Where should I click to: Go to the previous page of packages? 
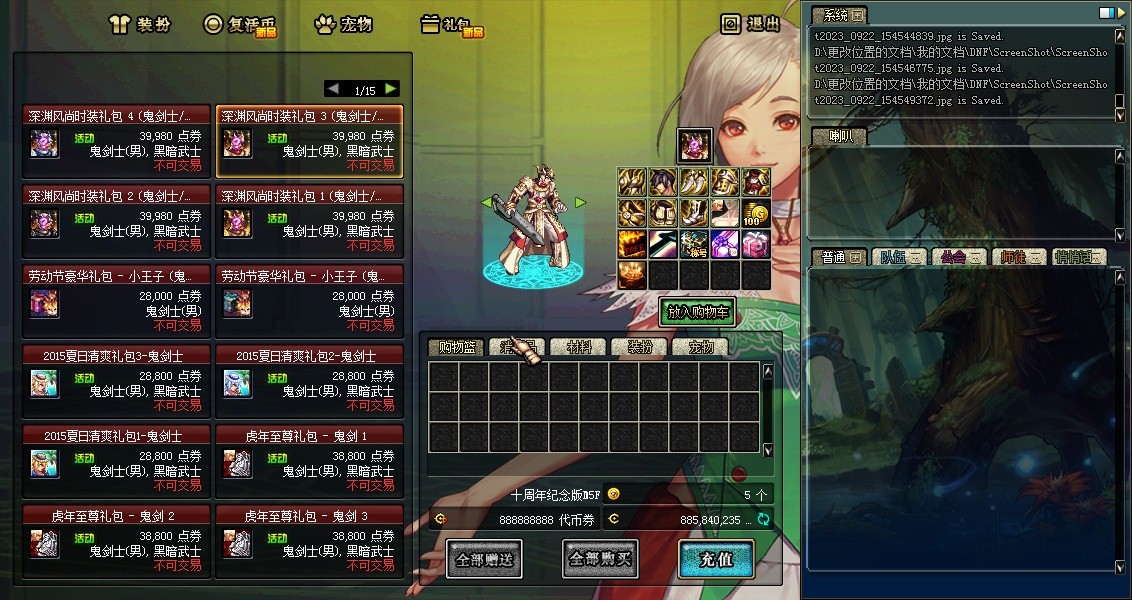(x=333, y=89)
